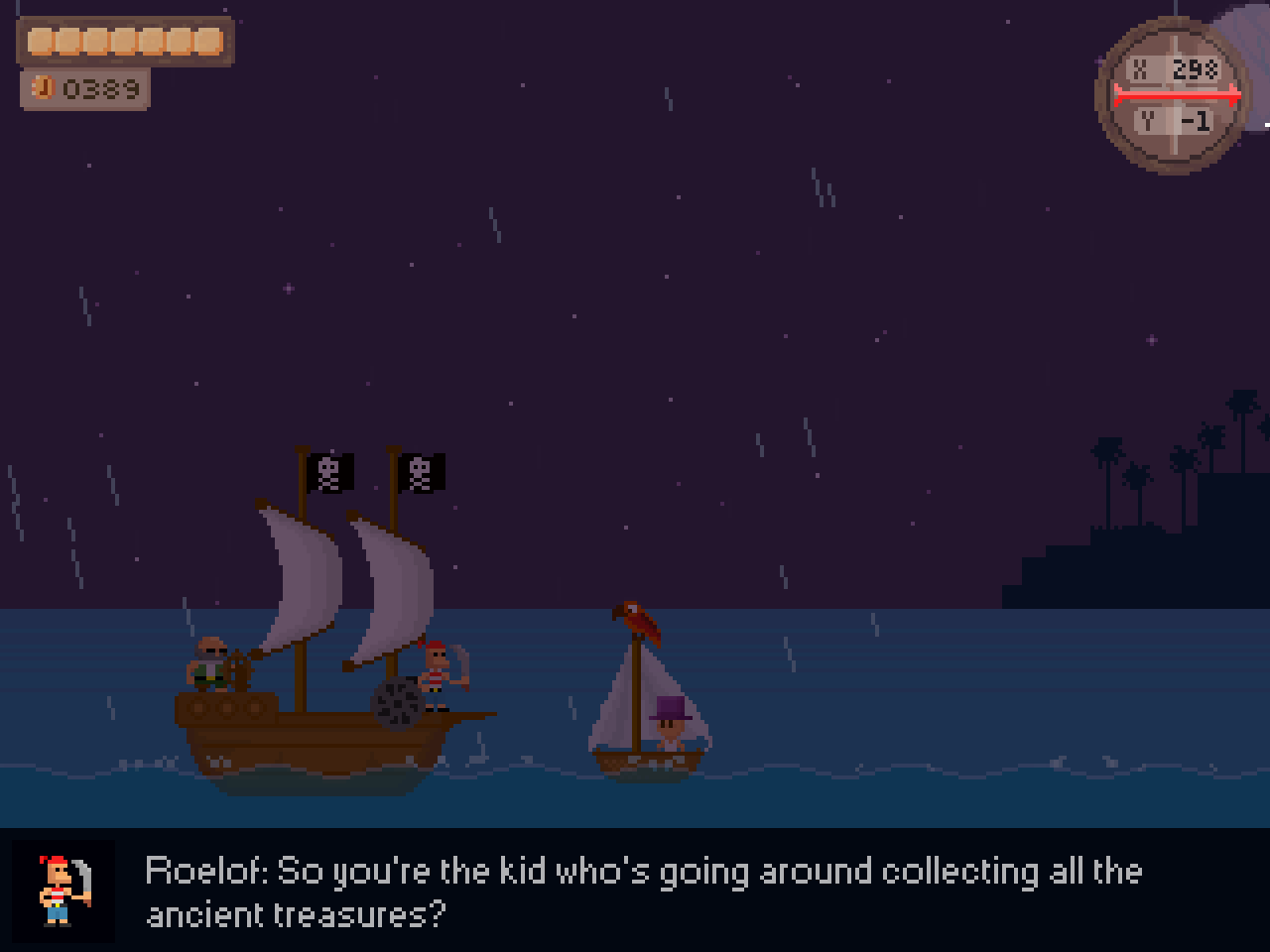
Task: Open the coin total 0389 panel
Action: click(x=85, y=87)
